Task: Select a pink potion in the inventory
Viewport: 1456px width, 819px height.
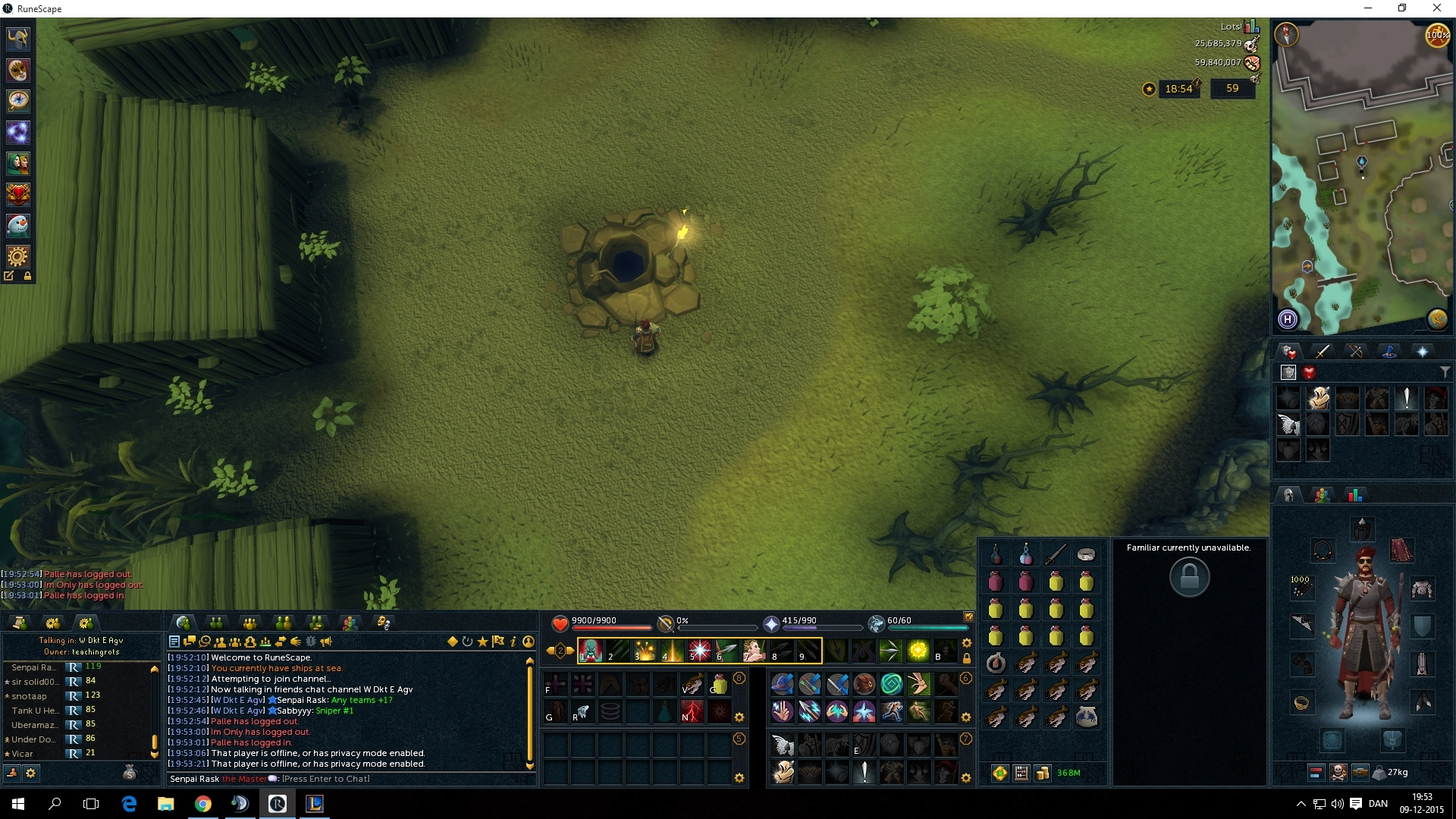Action: pyautogui.click(x=996, y=580)
